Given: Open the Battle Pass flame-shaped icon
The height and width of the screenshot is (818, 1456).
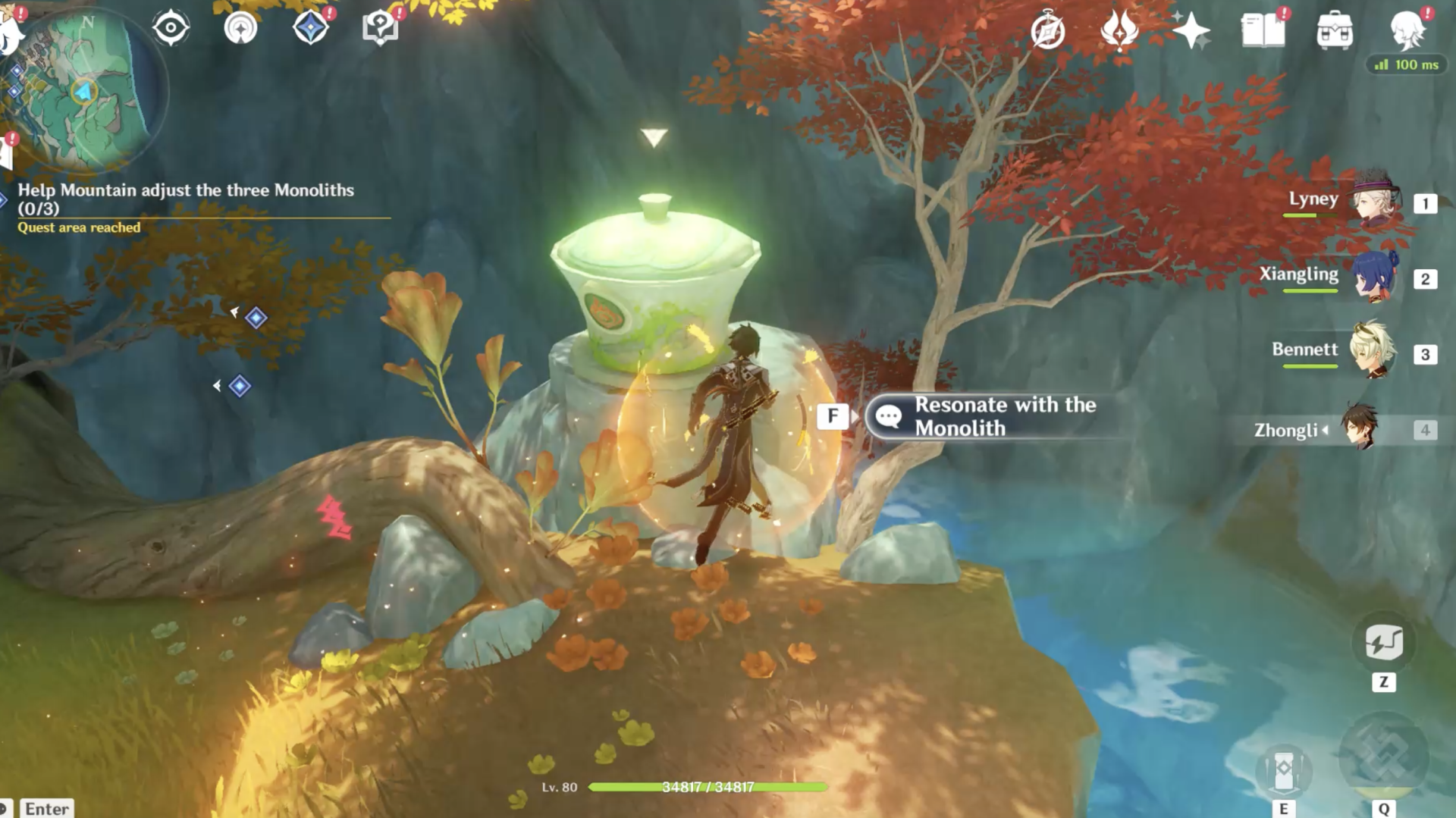Looking at the screenshot, I should click(1119, 31).
